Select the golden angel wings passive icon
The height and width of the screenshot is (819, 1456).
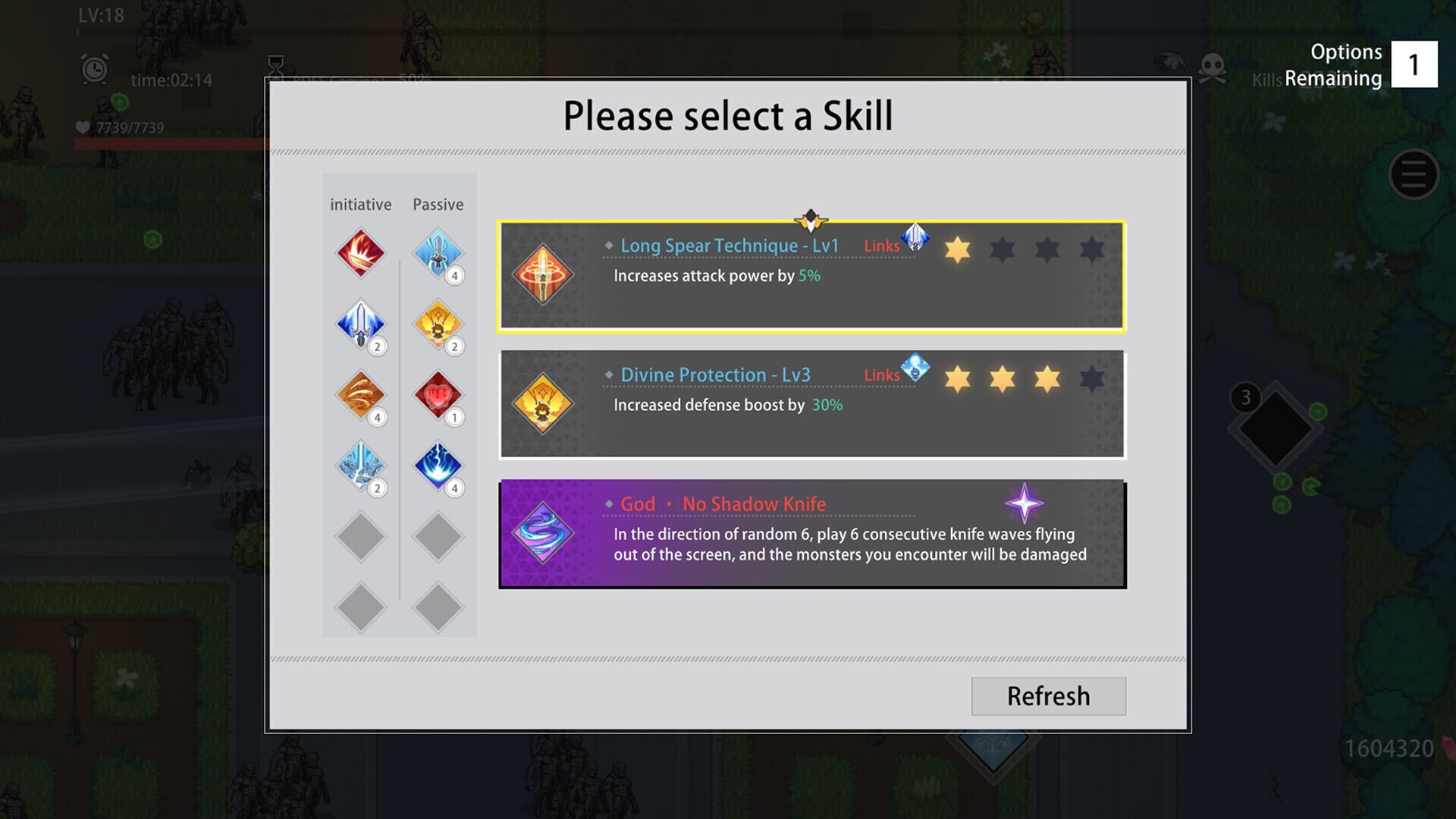pyautogui.click(x=438, y=324)
